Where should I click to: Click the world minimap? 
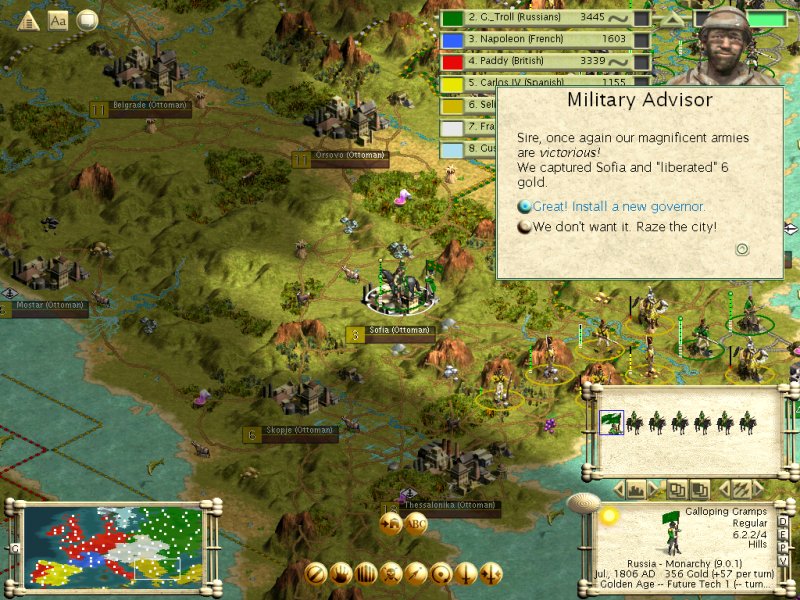pos(112,543)
